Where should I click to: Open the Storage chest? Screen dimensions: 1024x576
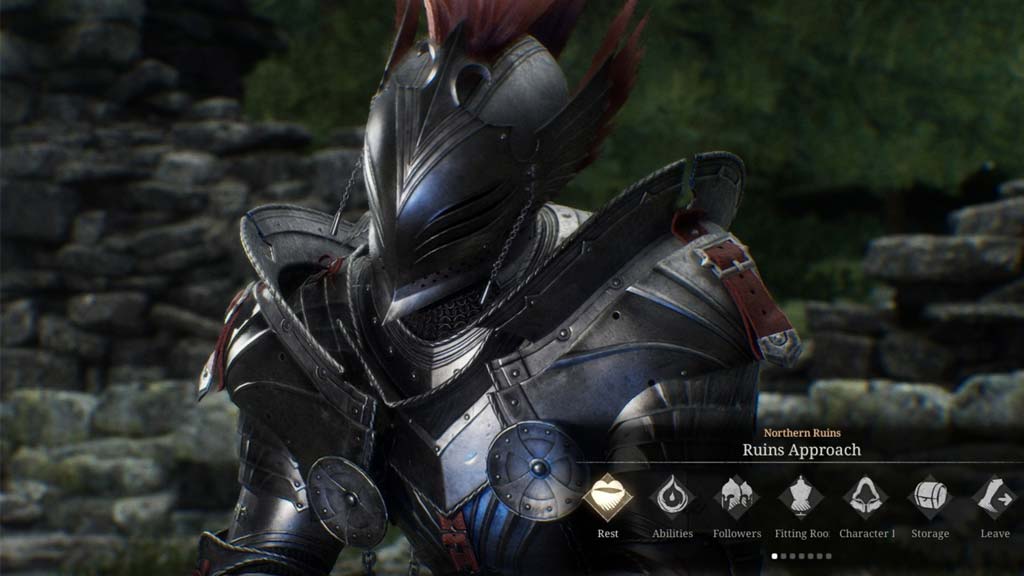930,497
